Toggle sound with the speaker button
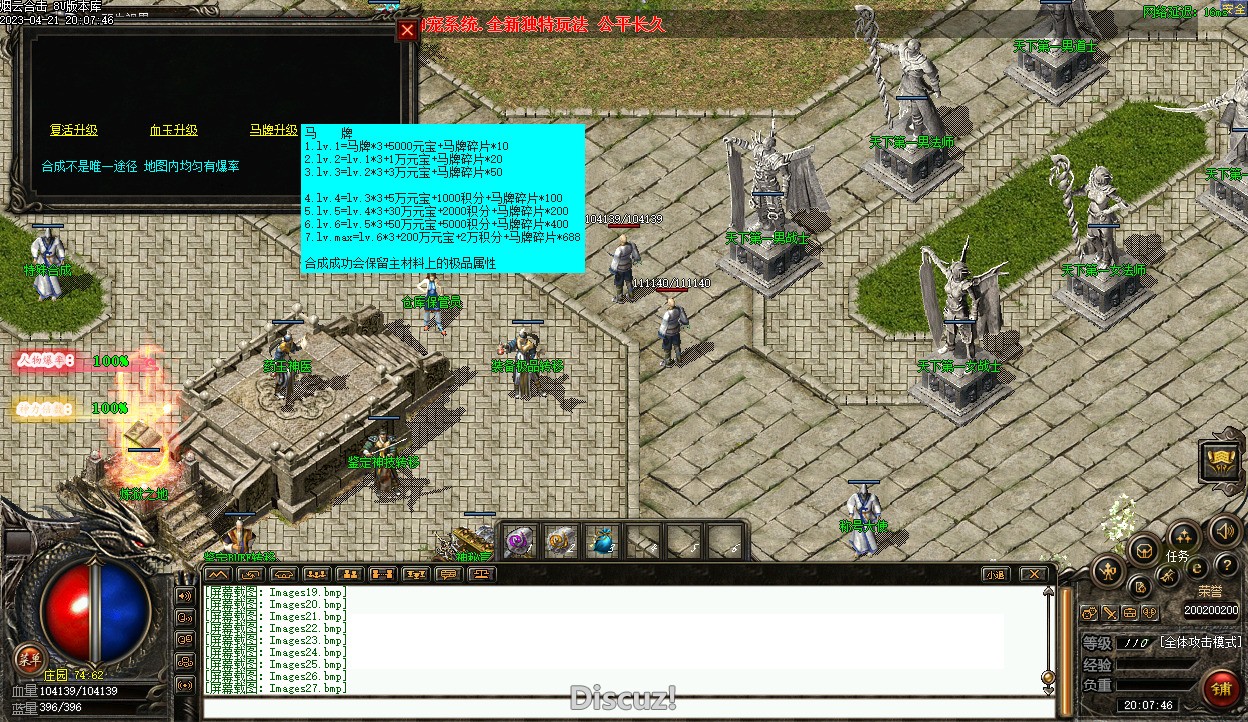The height and width of the screenshot is (722, 1248). click(x=1224, y=531)
